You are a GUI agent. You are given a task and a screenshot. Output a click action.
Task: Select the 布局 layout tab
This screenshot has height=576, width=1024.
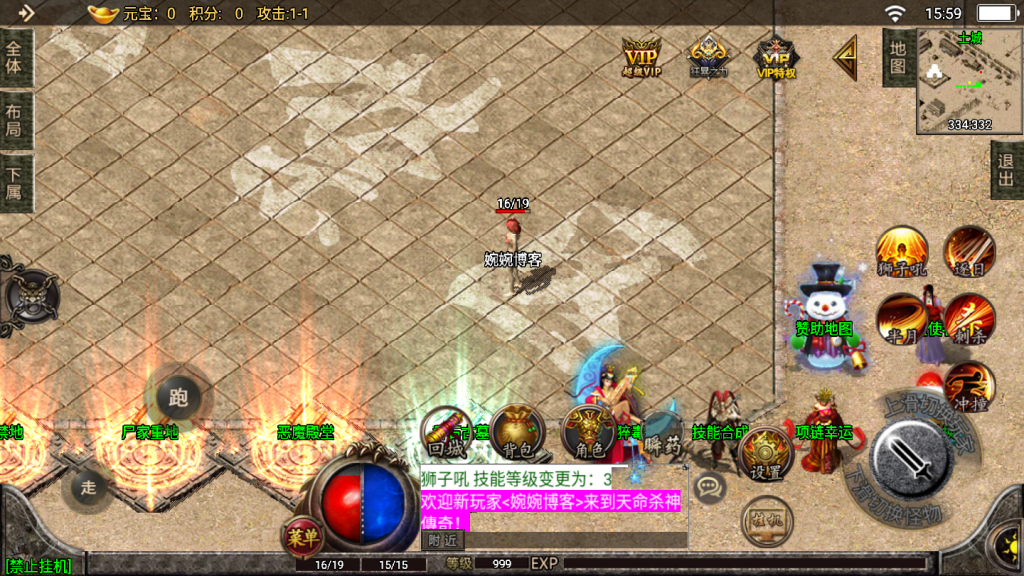point(15,121)
